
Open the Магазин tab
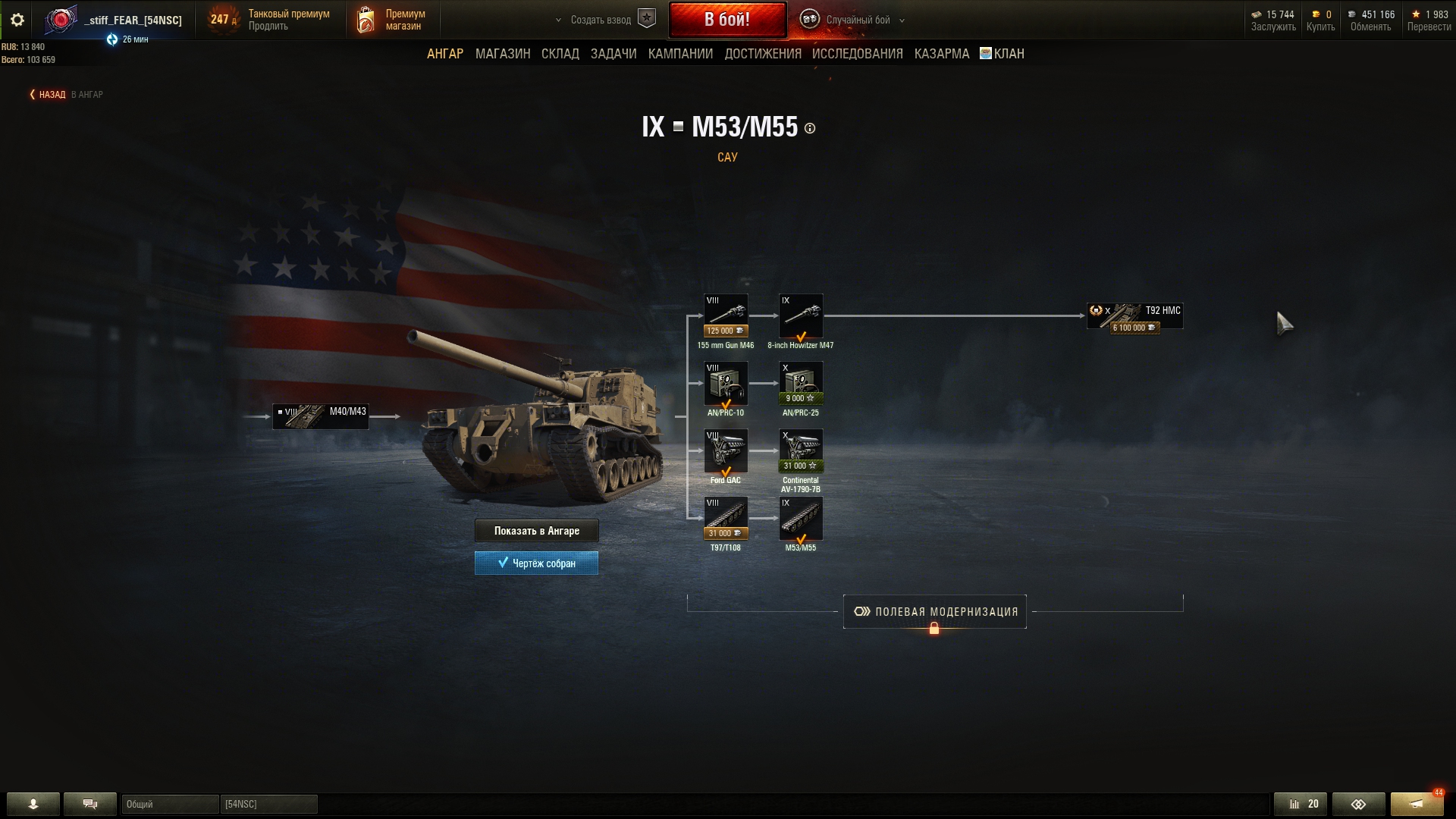502,54
